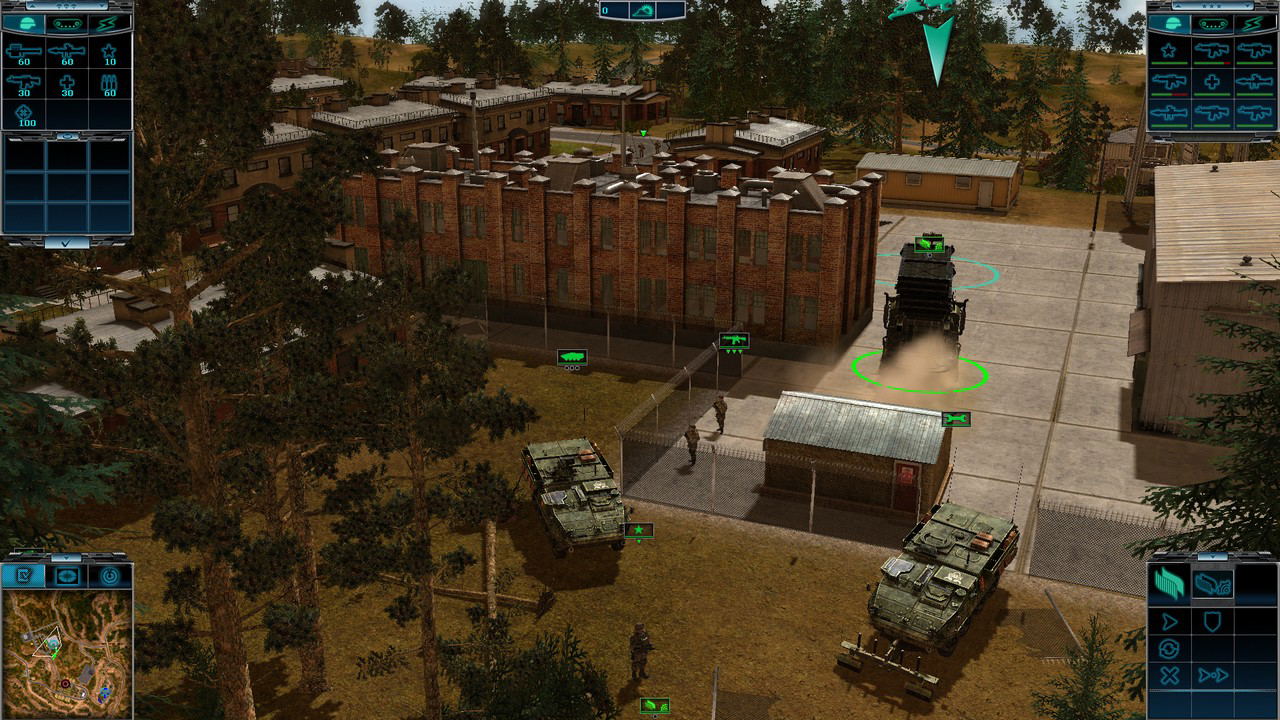Switch the squad panel to its tank tab
Viewport: 1280px width, 720px height.
1212,22
